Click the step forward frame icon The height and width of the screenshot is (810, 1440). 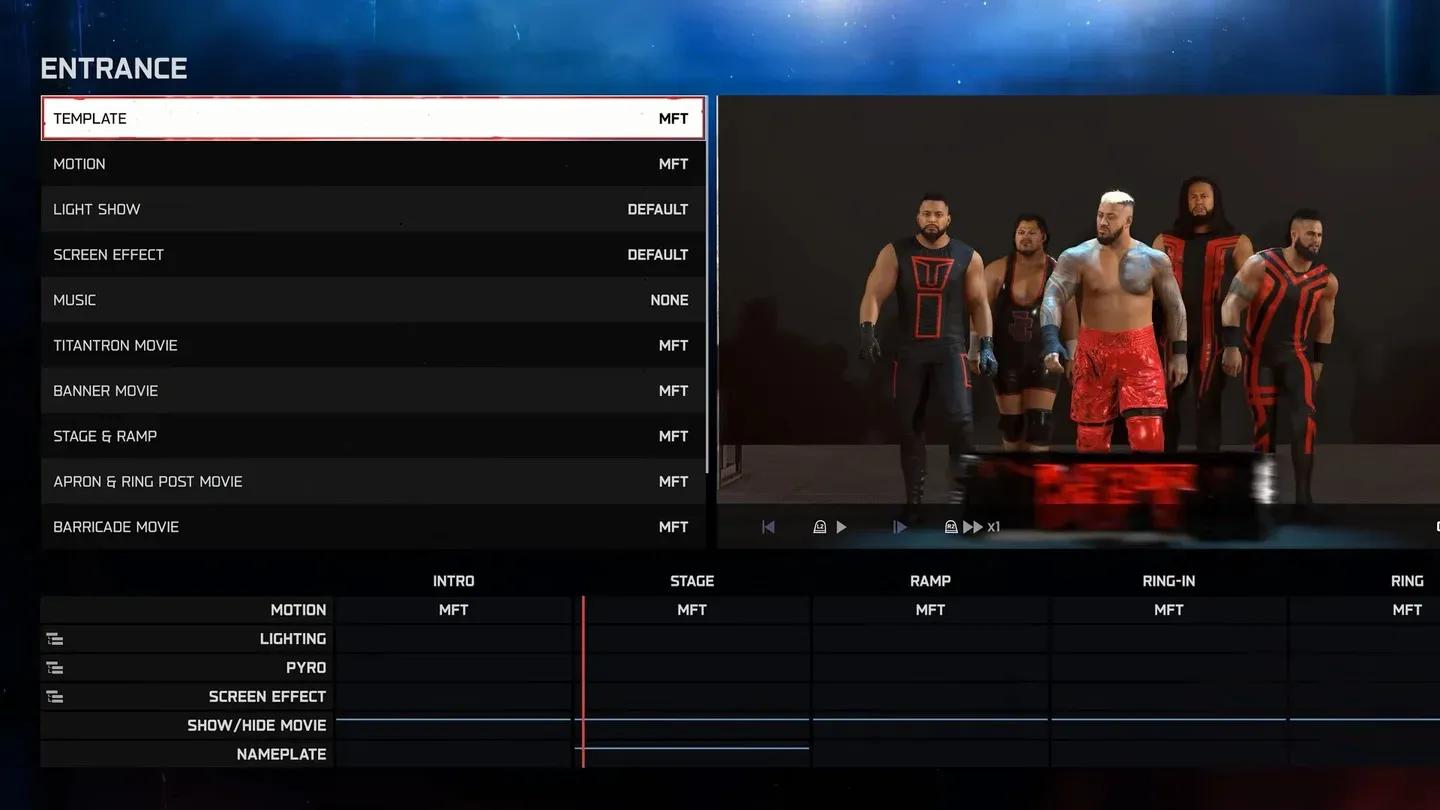[x=899, y=526]
